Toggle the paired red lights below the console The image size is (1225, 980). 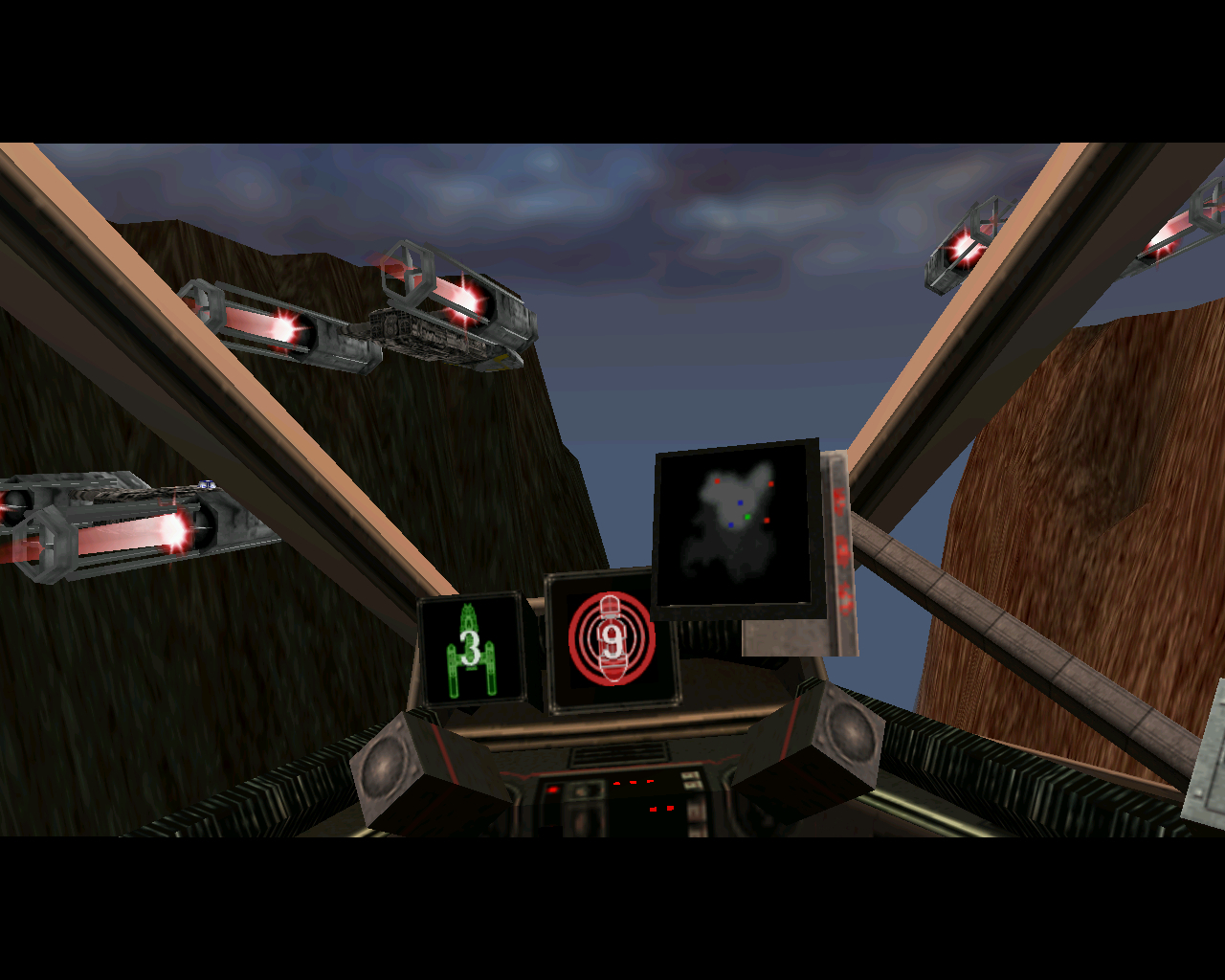pyautogui.click(x=662, y=809)
